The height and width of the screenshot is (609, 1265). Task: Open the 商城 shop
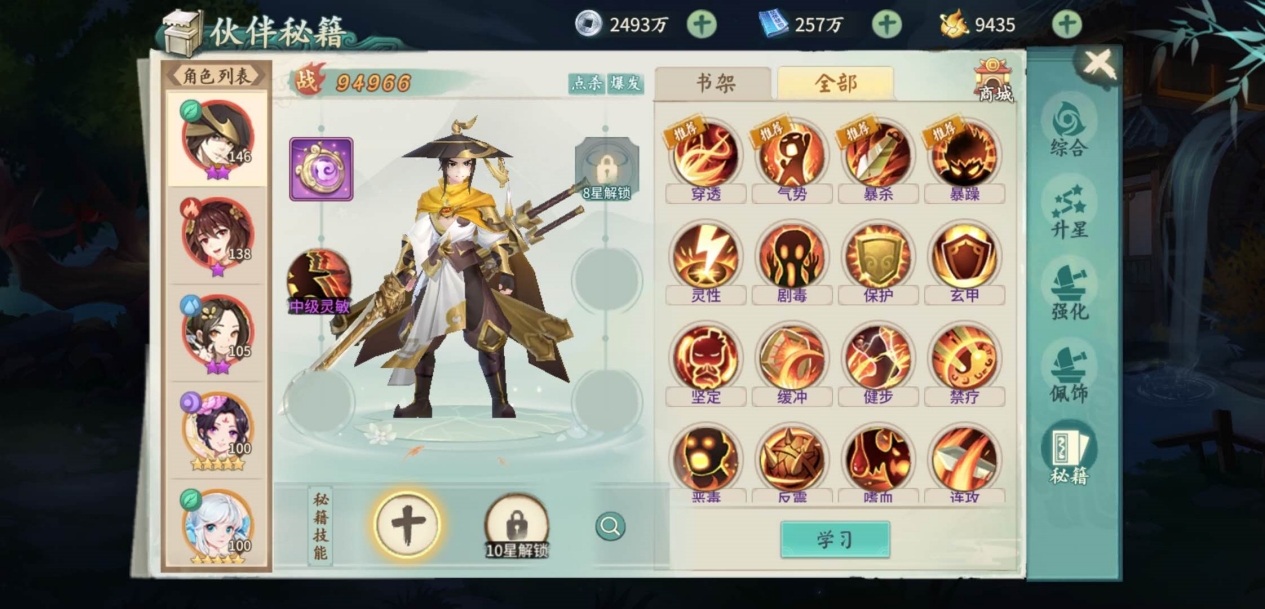(x=993, y=79)
